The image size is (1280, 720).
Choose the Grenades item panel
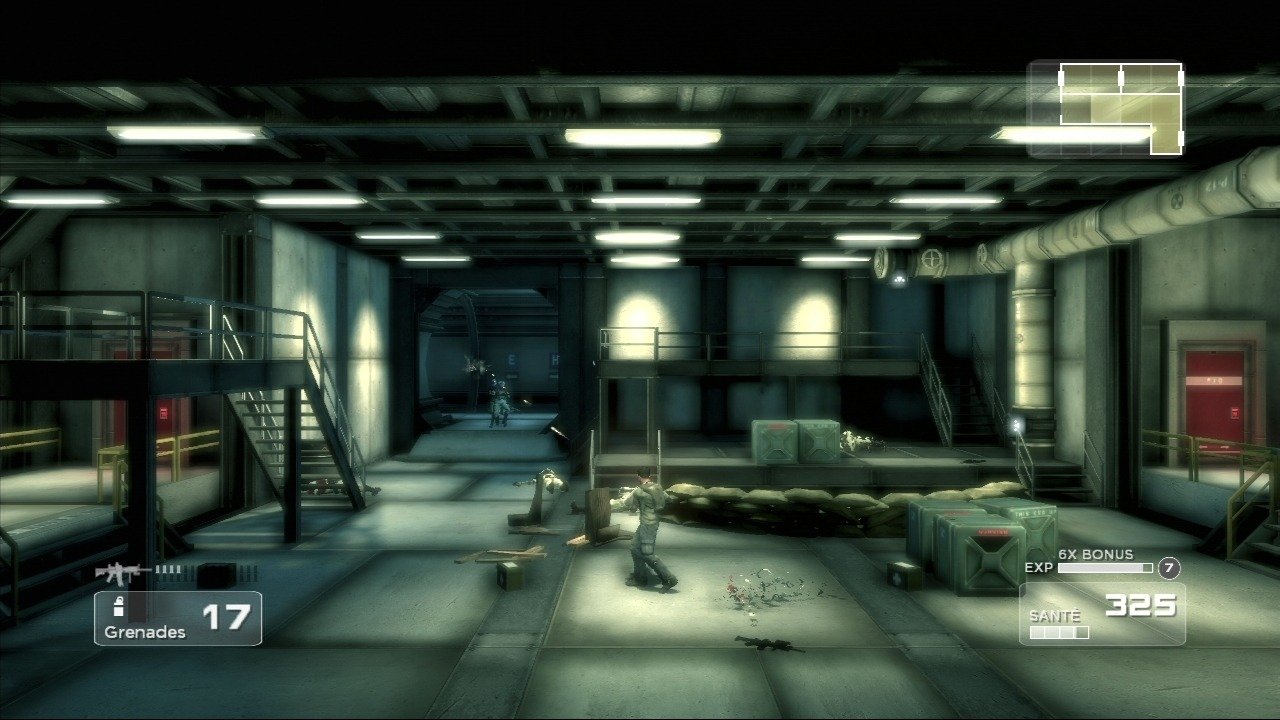pos(178,618)
